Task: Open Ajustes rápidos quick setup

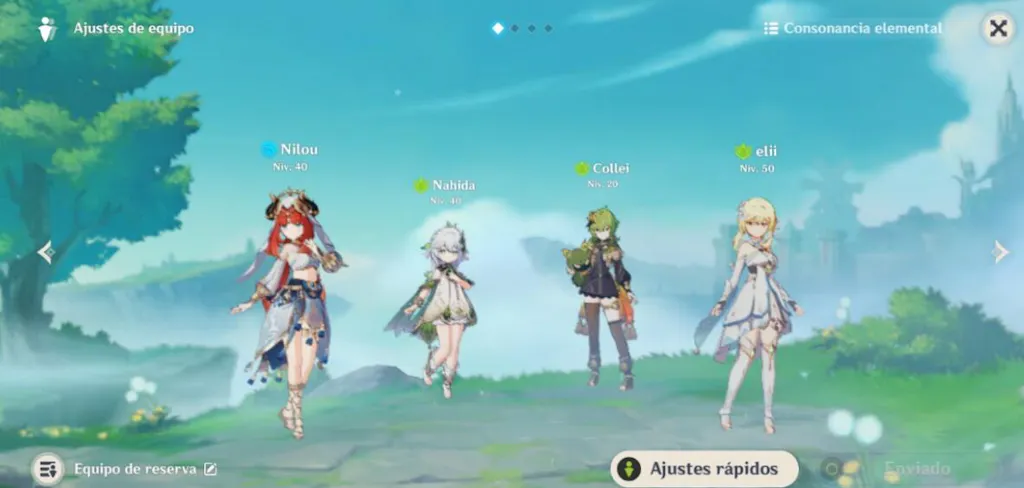Action: pos(705,467)
